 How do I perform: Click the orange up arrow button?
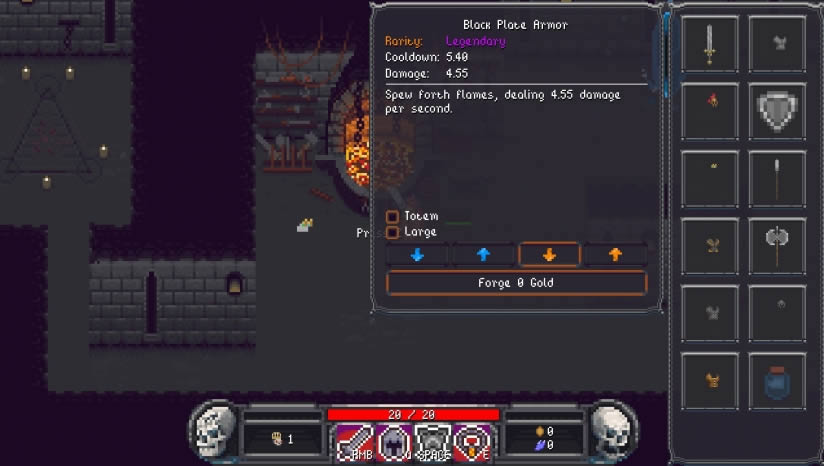pos(615,255)
